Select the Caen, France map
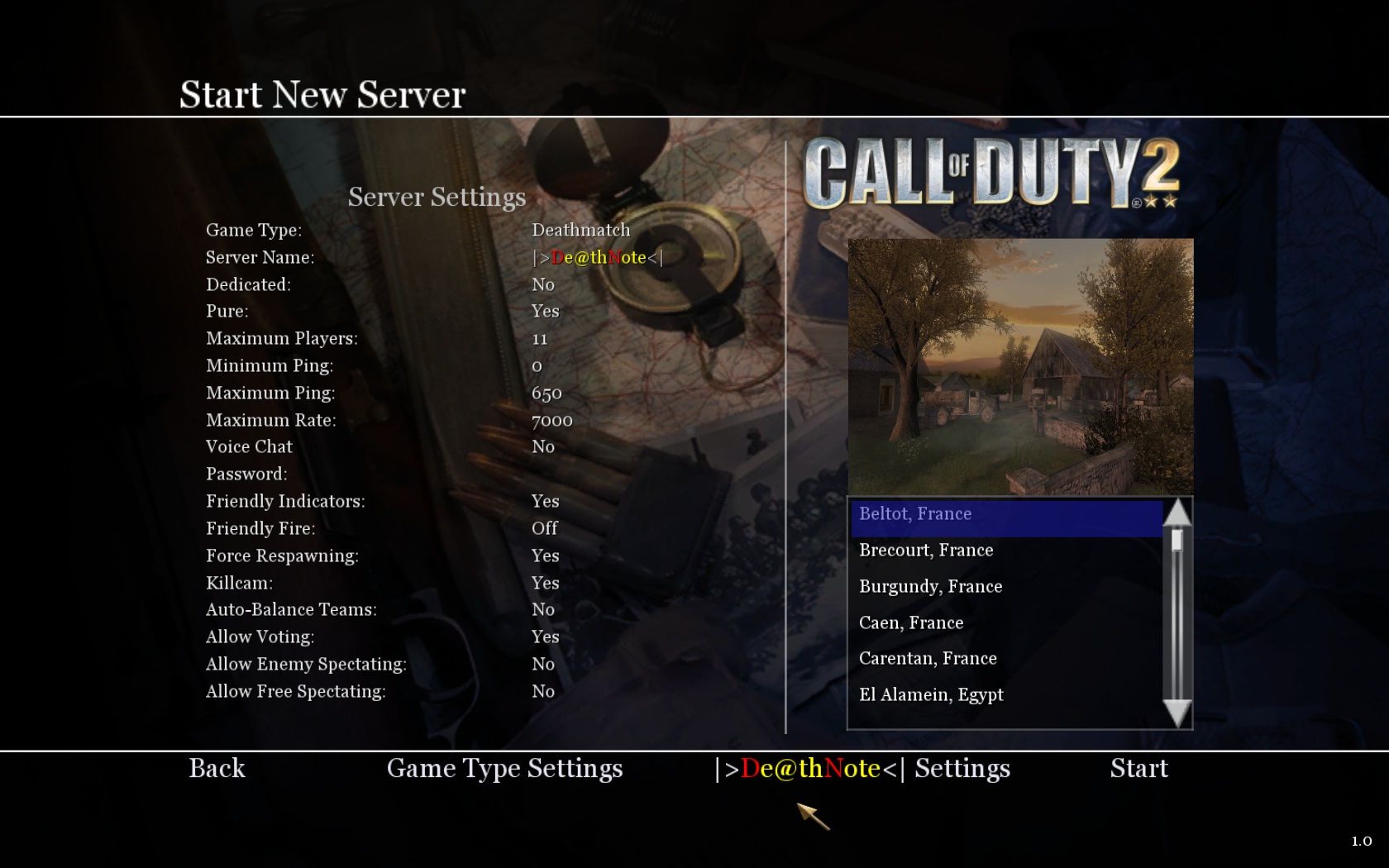This screenshot has height=868, width=1389. coord(911,622)
